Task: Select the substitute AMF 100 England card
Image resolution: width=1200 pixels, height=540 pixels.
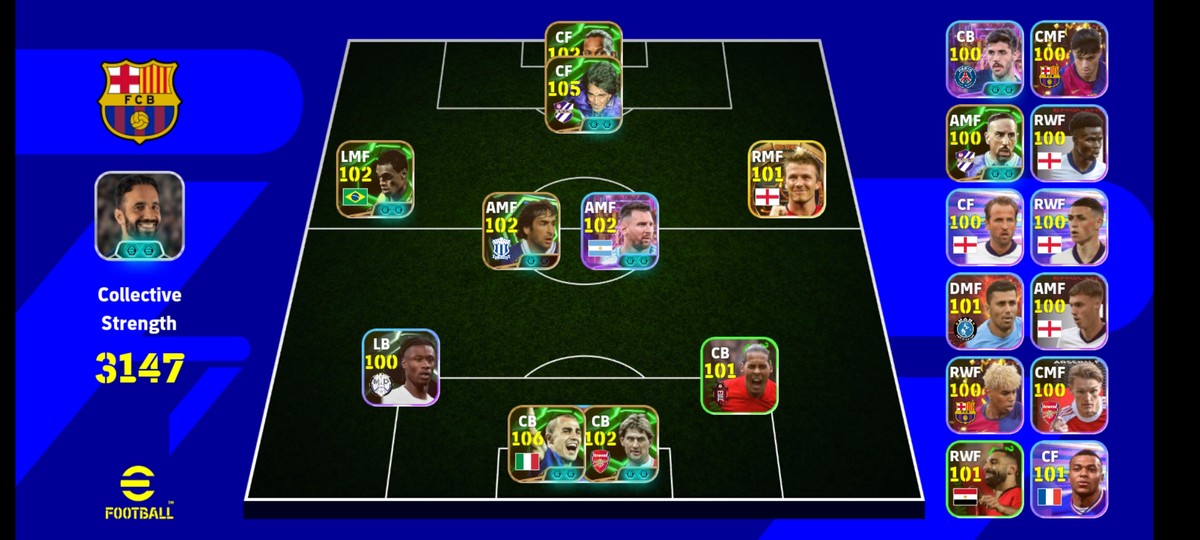Action: (x=1069, y=311)
